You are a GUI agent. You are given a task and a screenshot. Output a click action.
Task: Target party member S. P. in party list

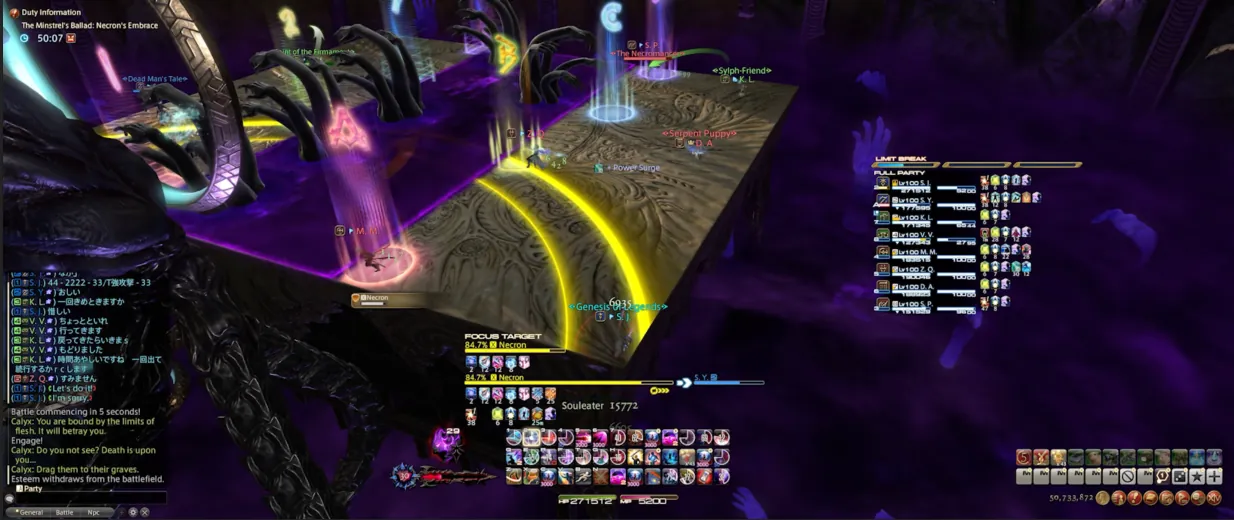point(925,303)
